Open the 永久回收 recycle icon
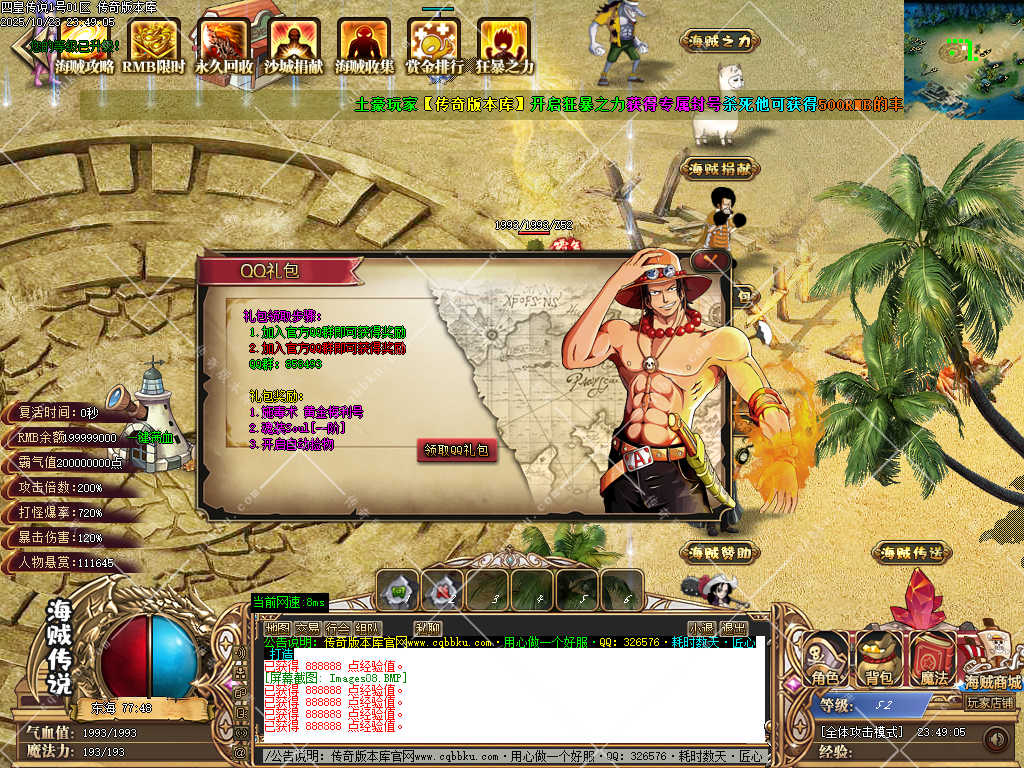1024x768 pixels. [224, 47]
